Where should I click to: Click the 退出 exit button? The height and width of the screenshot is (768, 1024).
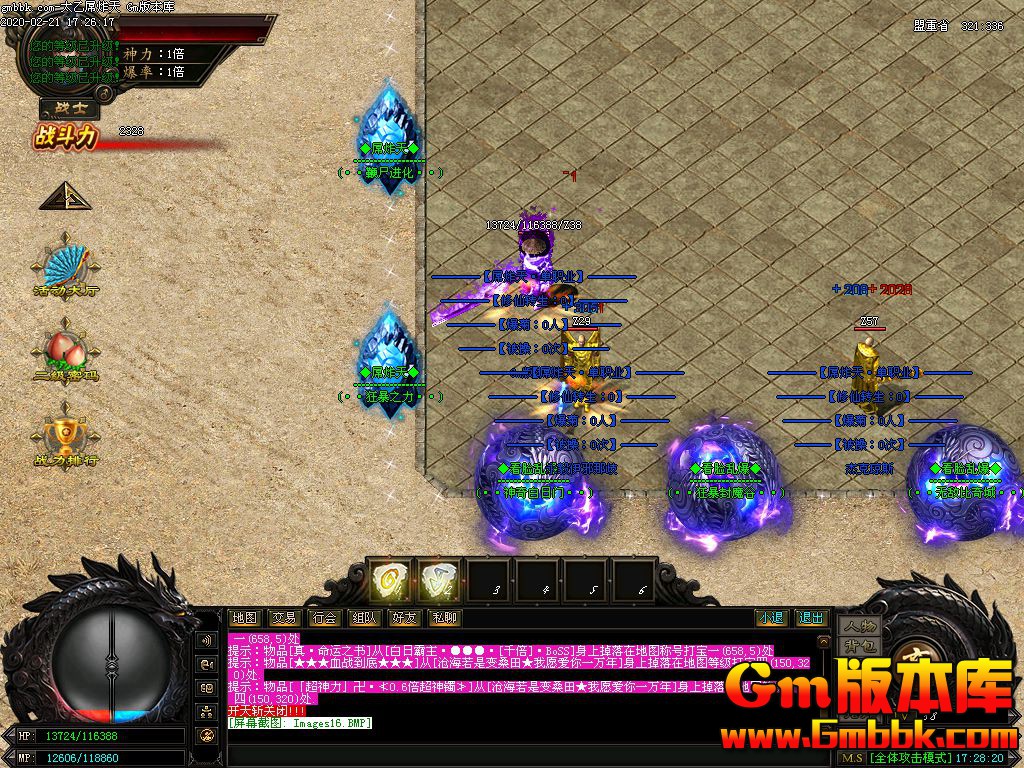pos(811,618)
